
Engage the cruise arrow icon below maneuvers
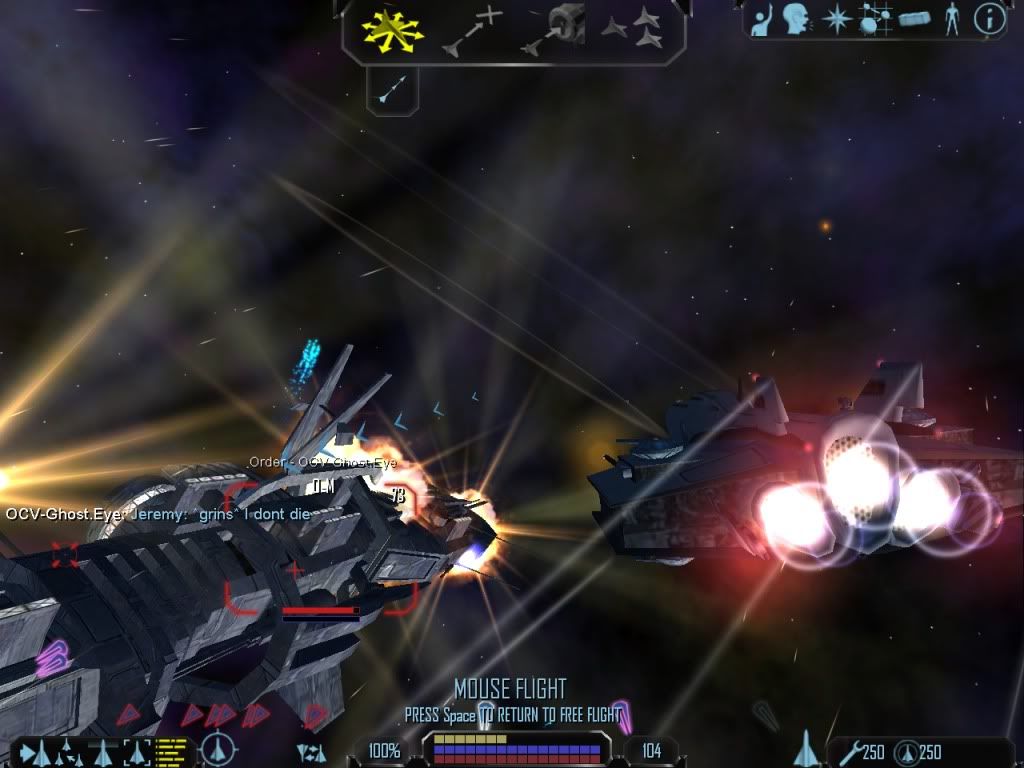(x=392, y=90)
